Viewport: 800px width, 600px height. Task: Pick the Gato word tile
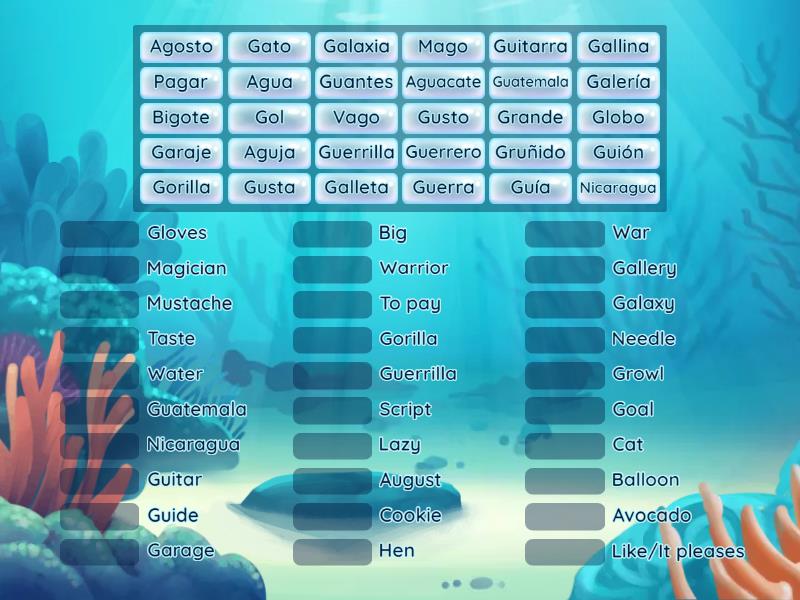point(269,47)
